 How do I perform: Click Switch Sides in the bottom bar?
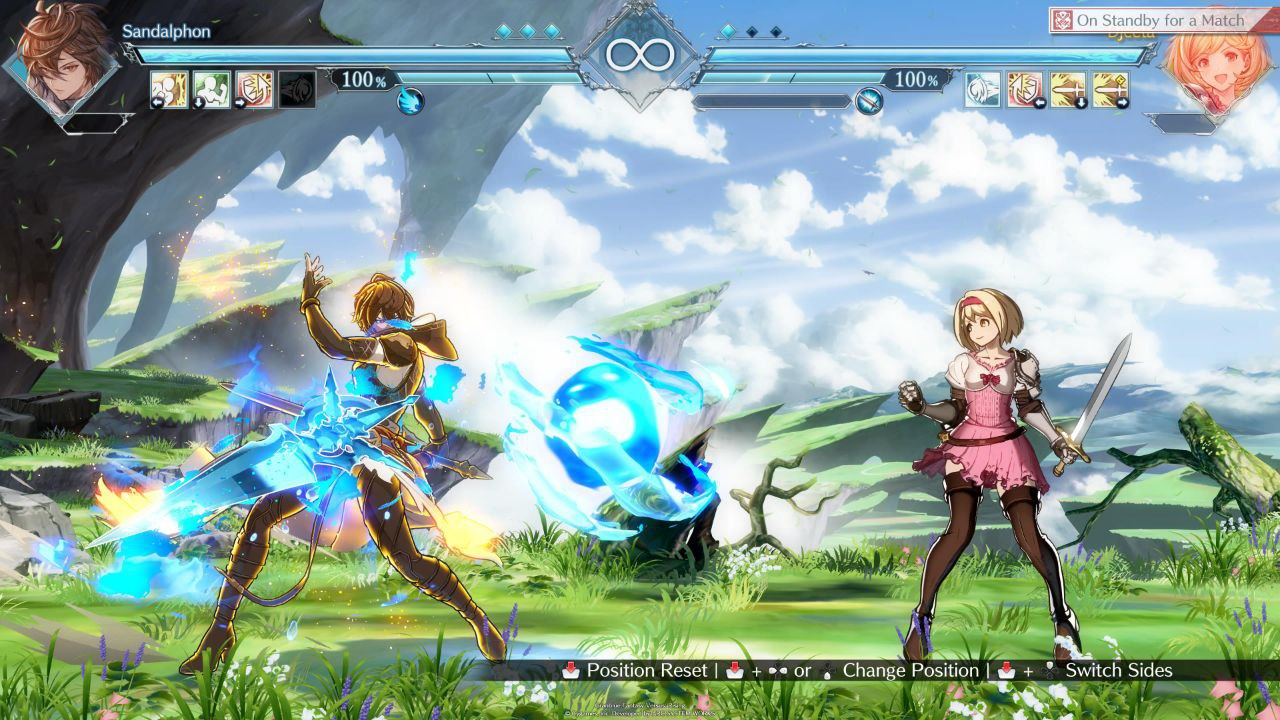(1120, 671)
